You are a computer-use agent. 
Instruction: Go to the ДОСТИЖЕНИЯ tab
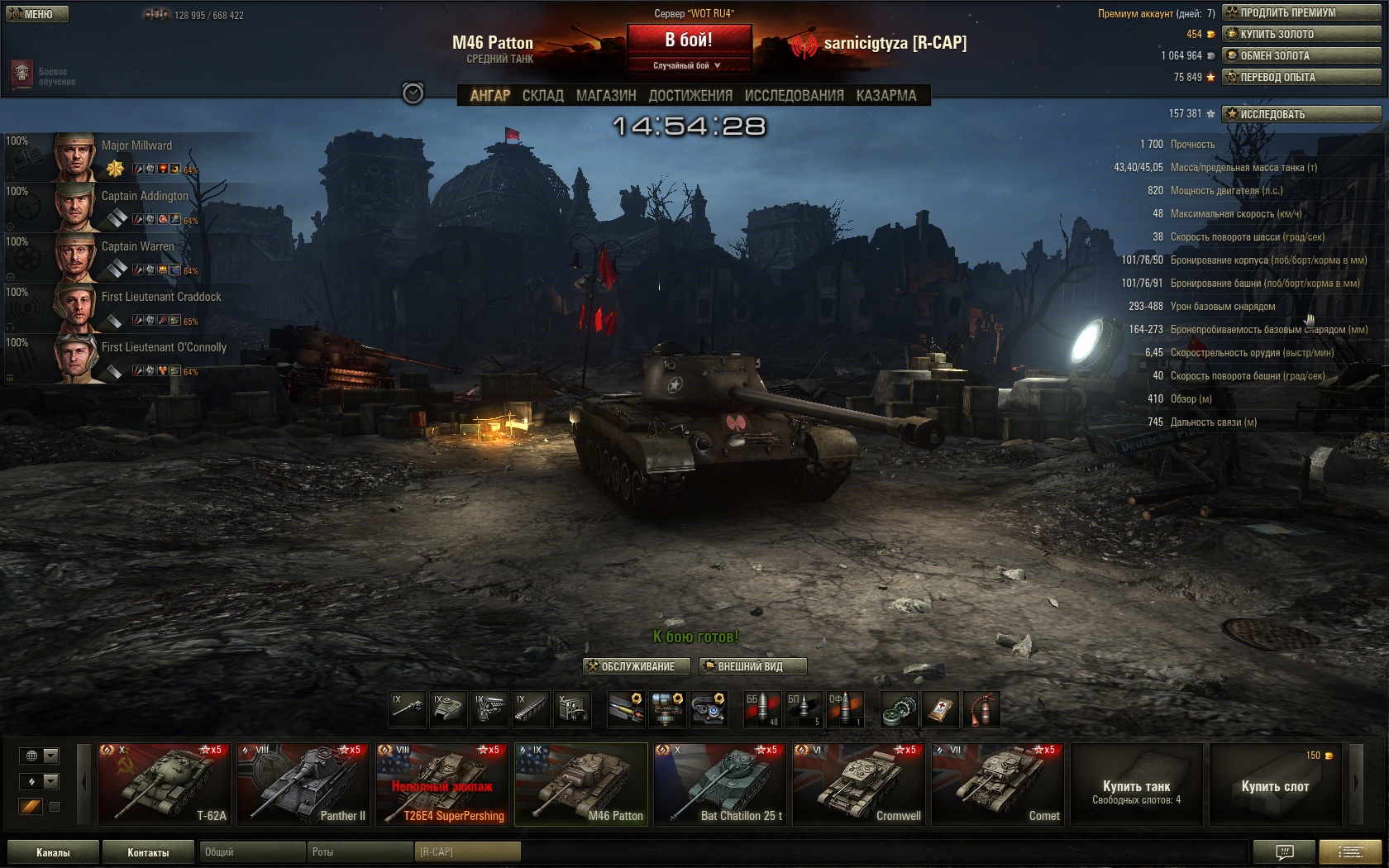690,96
